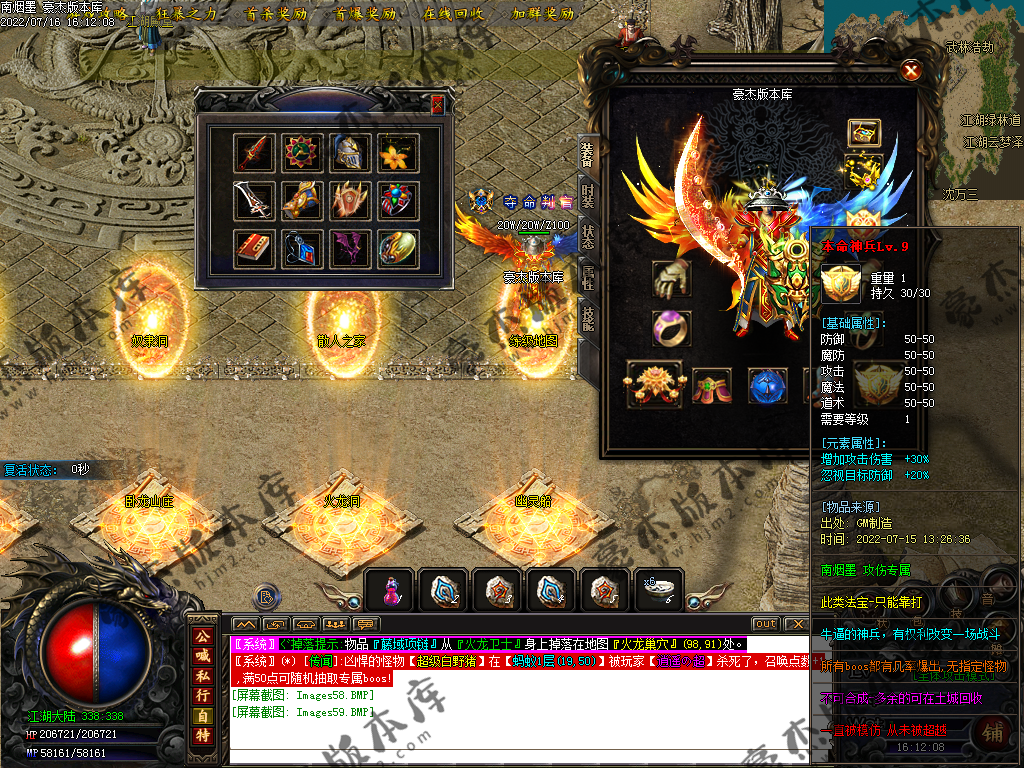Select the 公 public chat channel button

click(x=202, y=636)
